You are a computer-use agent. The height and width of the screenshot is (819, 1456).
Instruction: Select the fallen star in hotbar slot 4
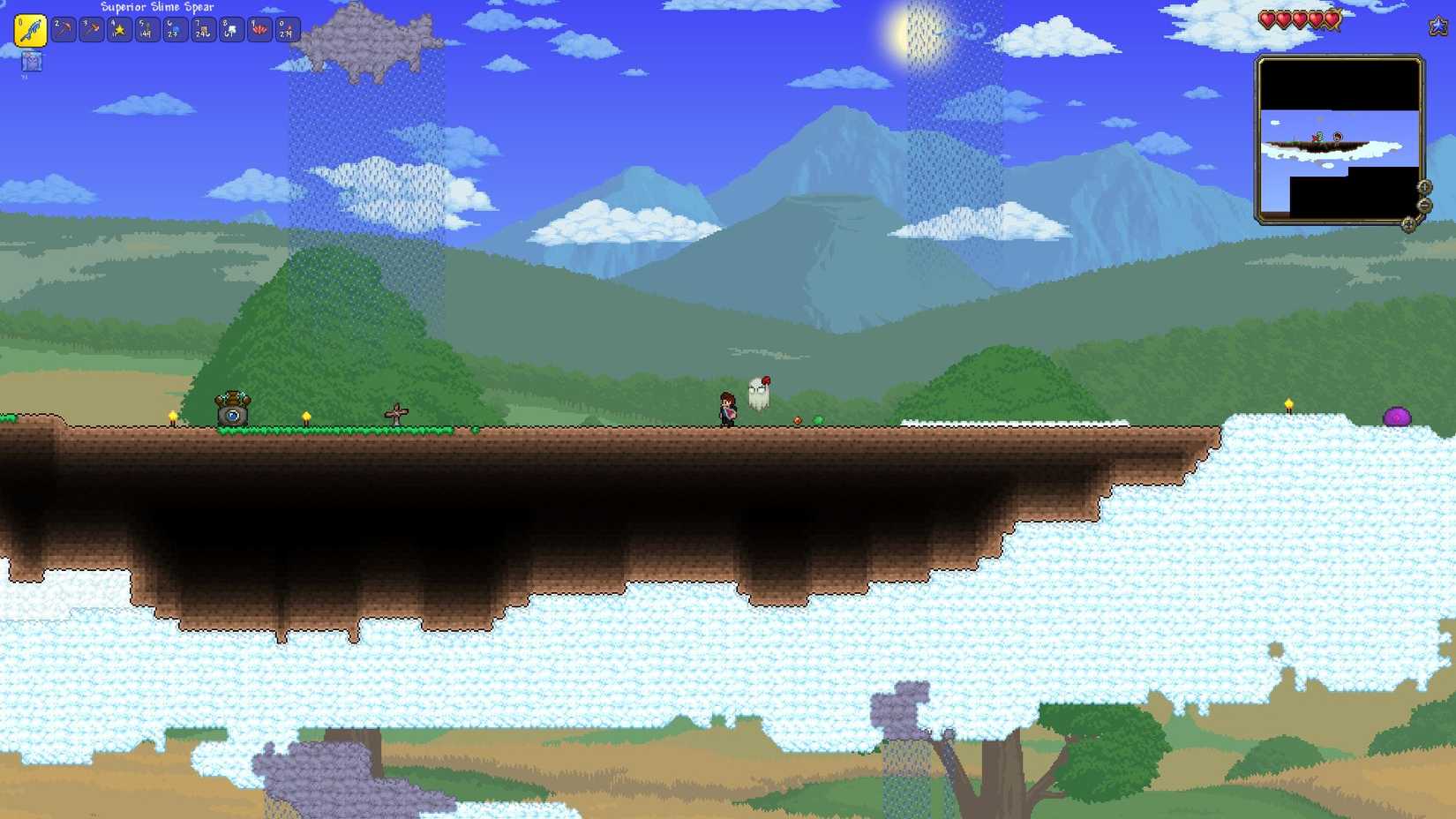click(x=117, y=29)
